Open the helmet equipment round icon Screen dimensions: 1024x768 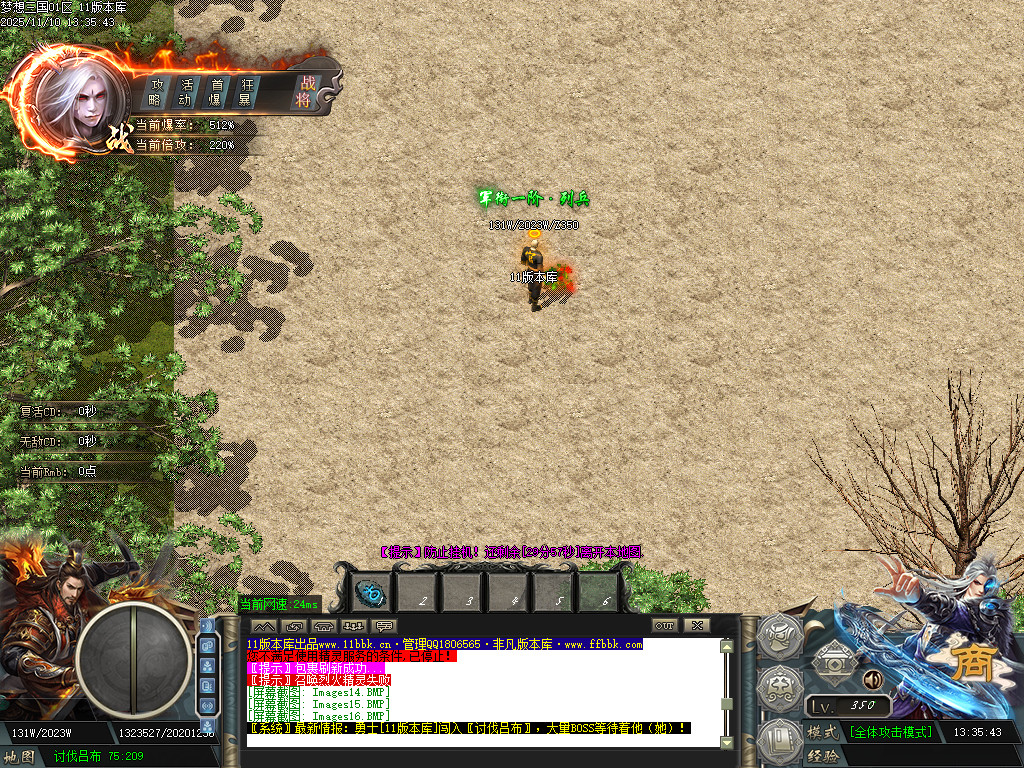[x=777, y=636]
